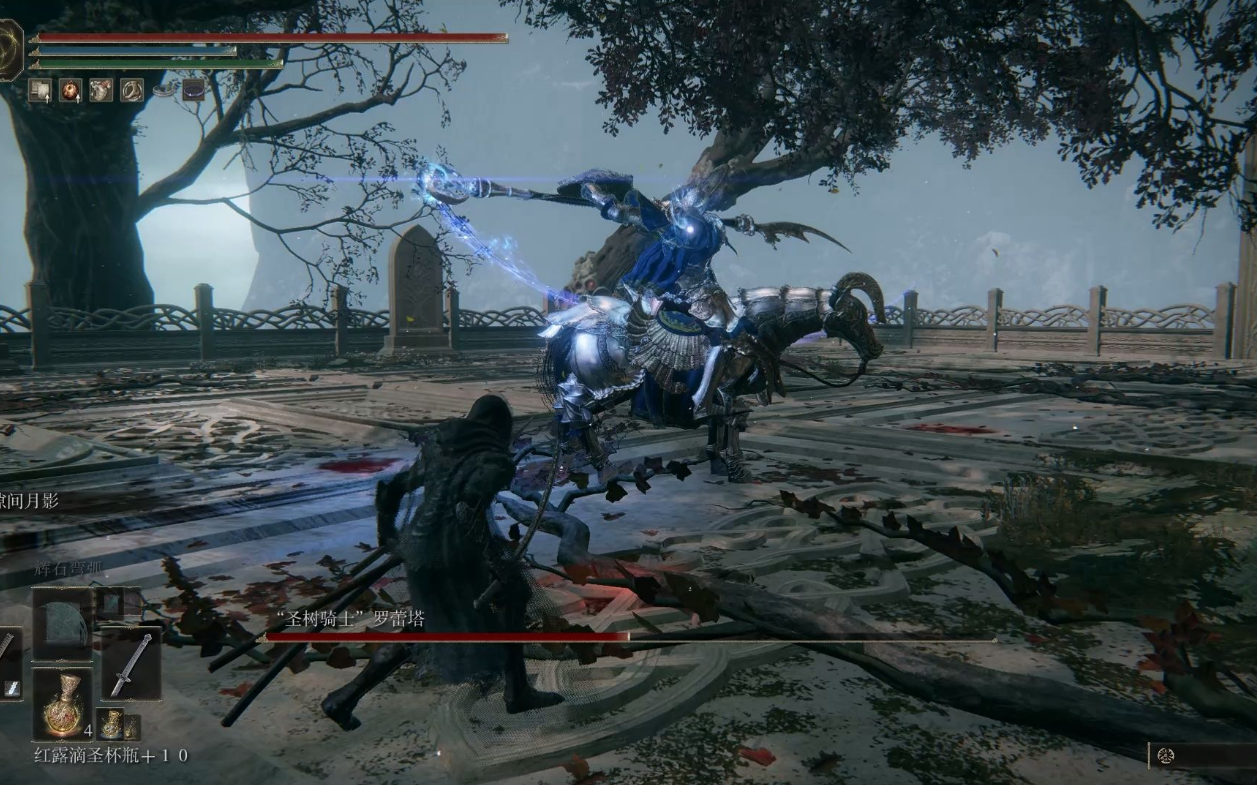
Task: Click the flaming orb buff icon
Action: coord(70,90)
